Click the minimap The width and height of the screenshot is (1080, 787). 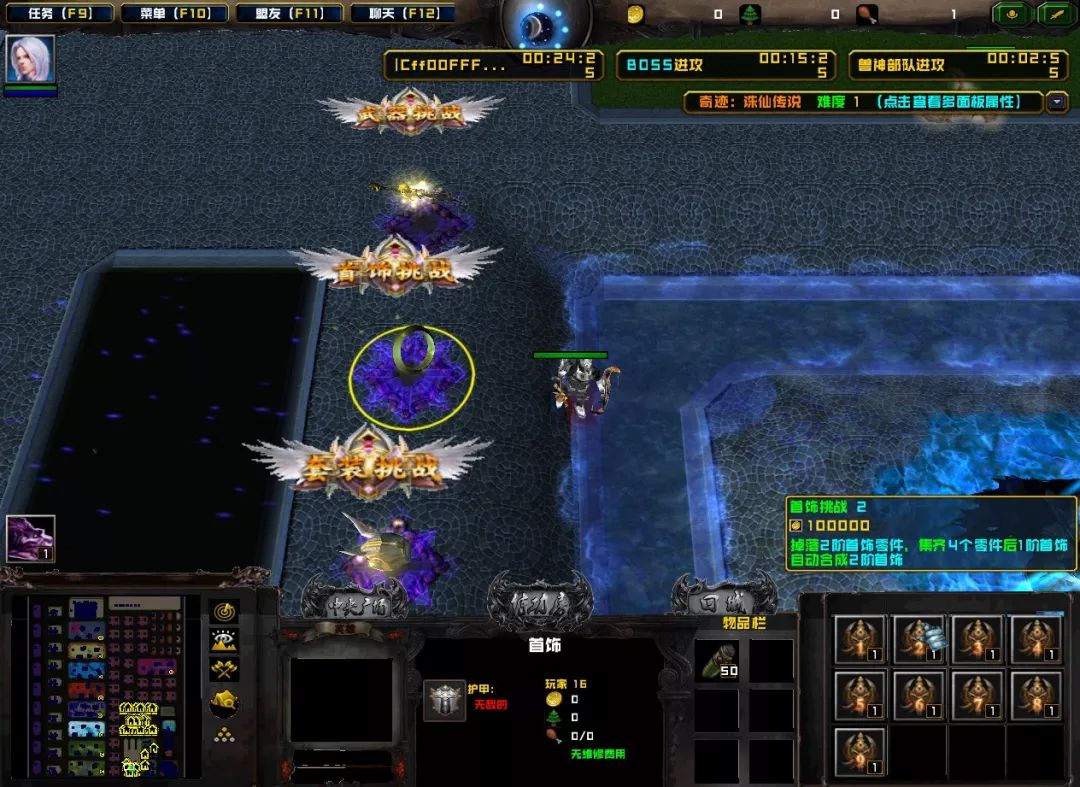point(105,687)
